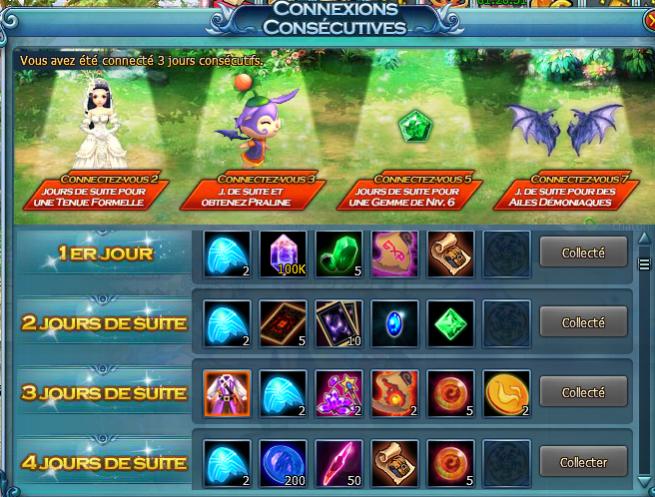
Task: Select the blue wing reward on 1er Jour
Action: [x=226, y=253]
